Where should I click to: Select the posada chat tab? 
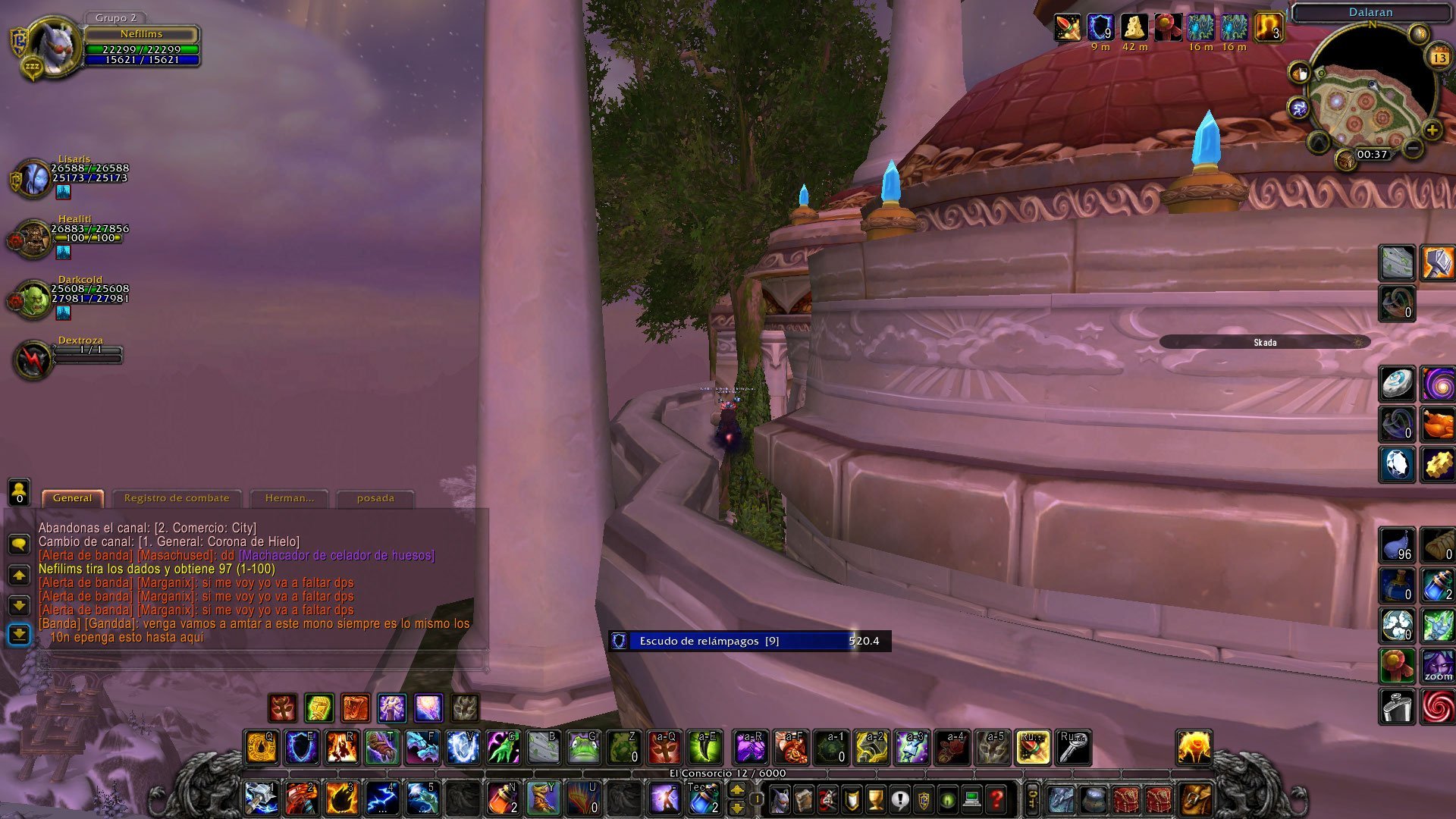point(375,498)
